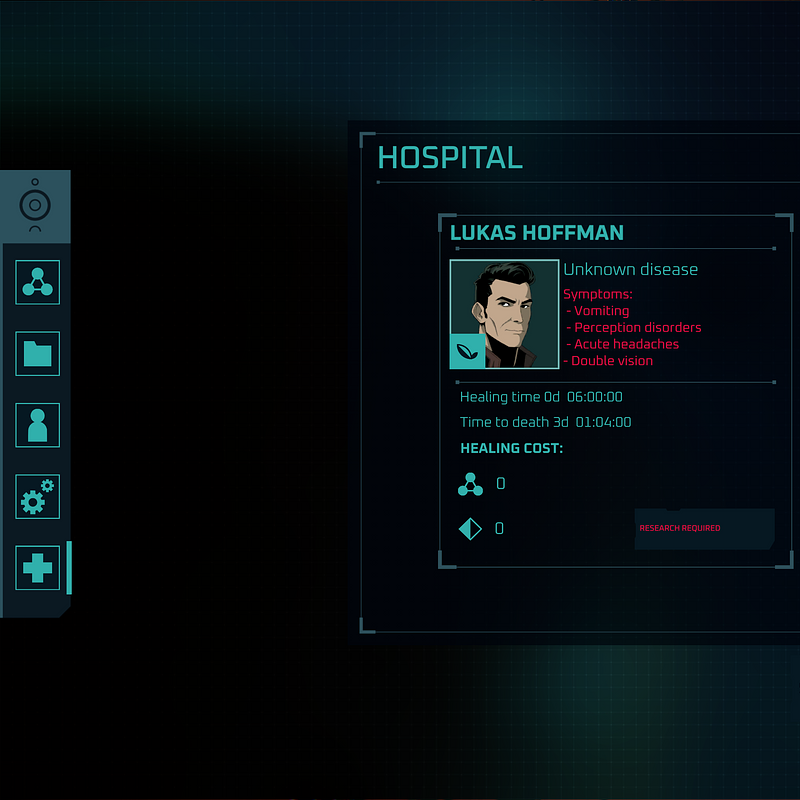Select Lukas Hoffman's portrait
Image resolution: width=800 pixels, height=800 pixels.
(x=504, y=314)
